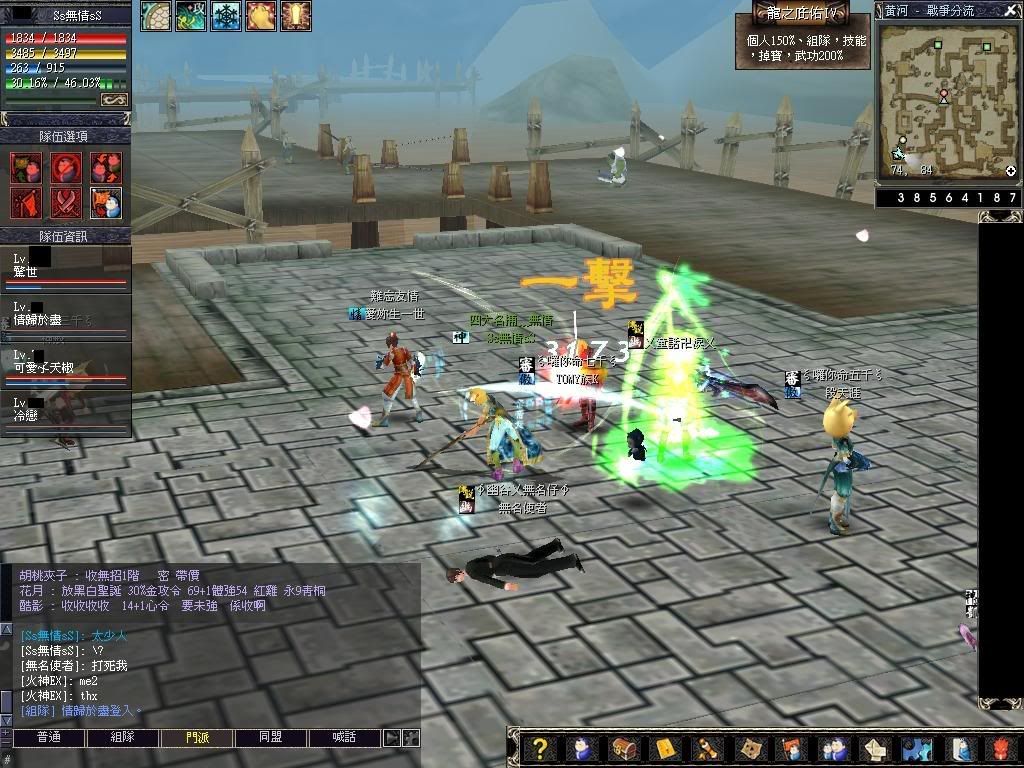Click the highlighted flag and character party icon
This screenshot has height=768, width=1024.
coord(106,202)
